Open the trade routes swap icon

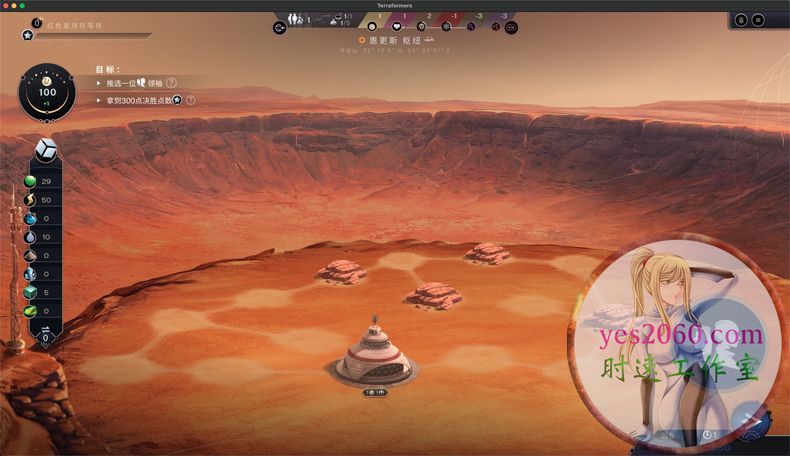point(279,27)
